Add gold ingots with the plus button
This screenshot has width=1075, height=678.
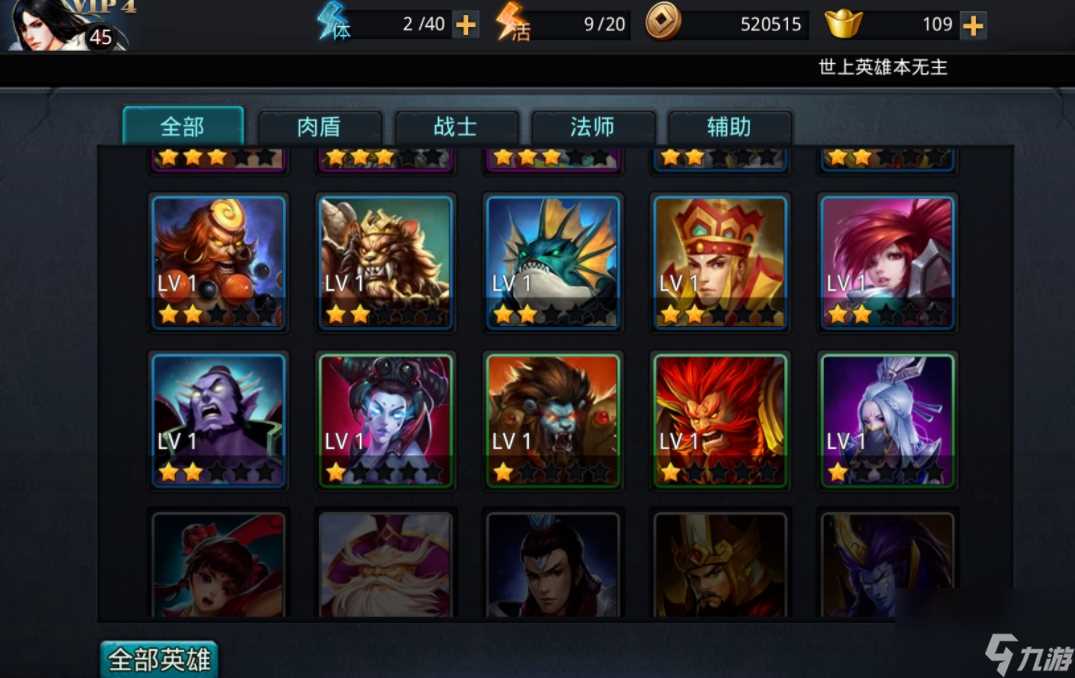pos(973,25)
